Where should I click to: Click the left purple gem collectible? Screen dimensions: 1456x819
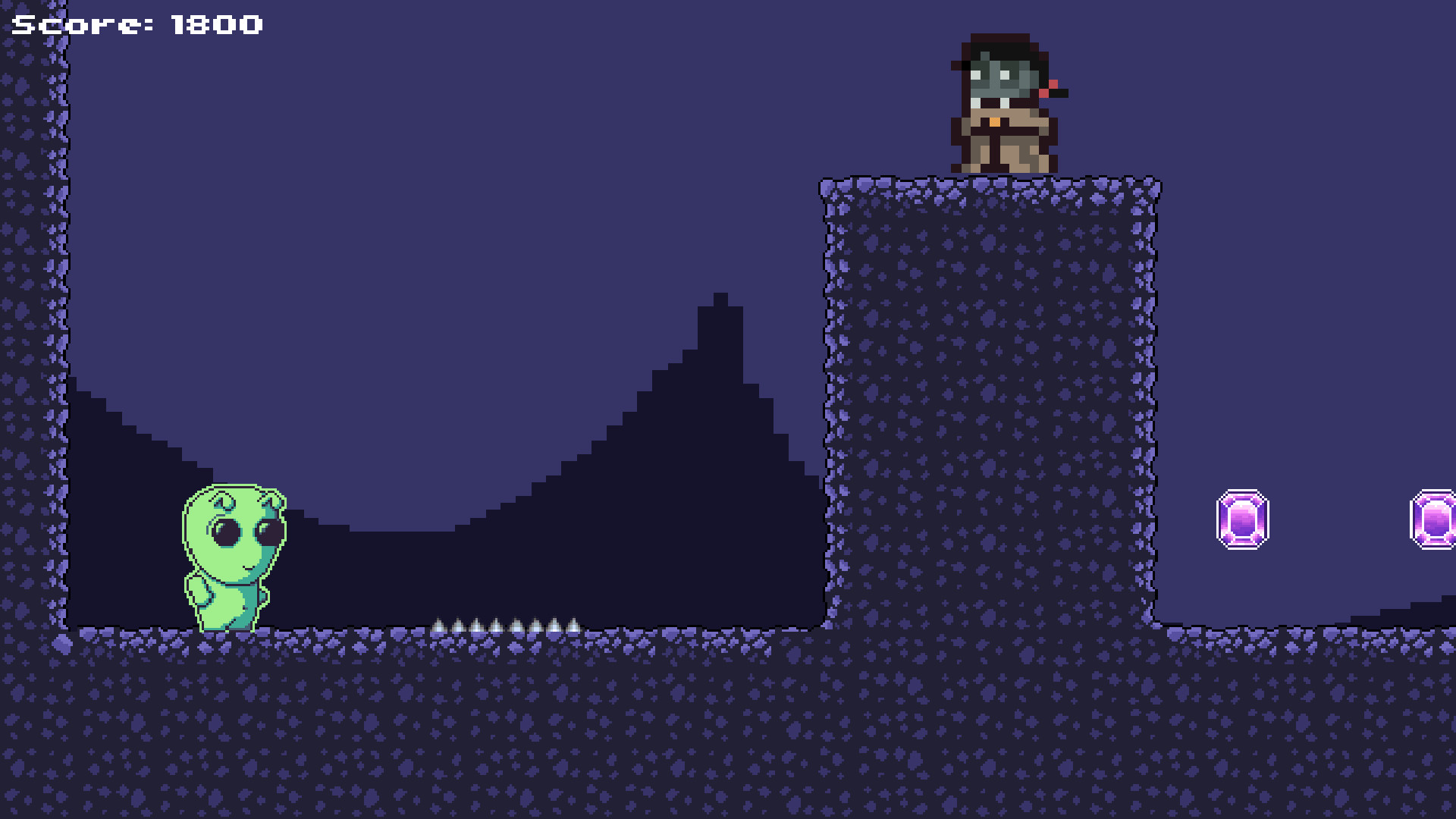click(1242, 518)
